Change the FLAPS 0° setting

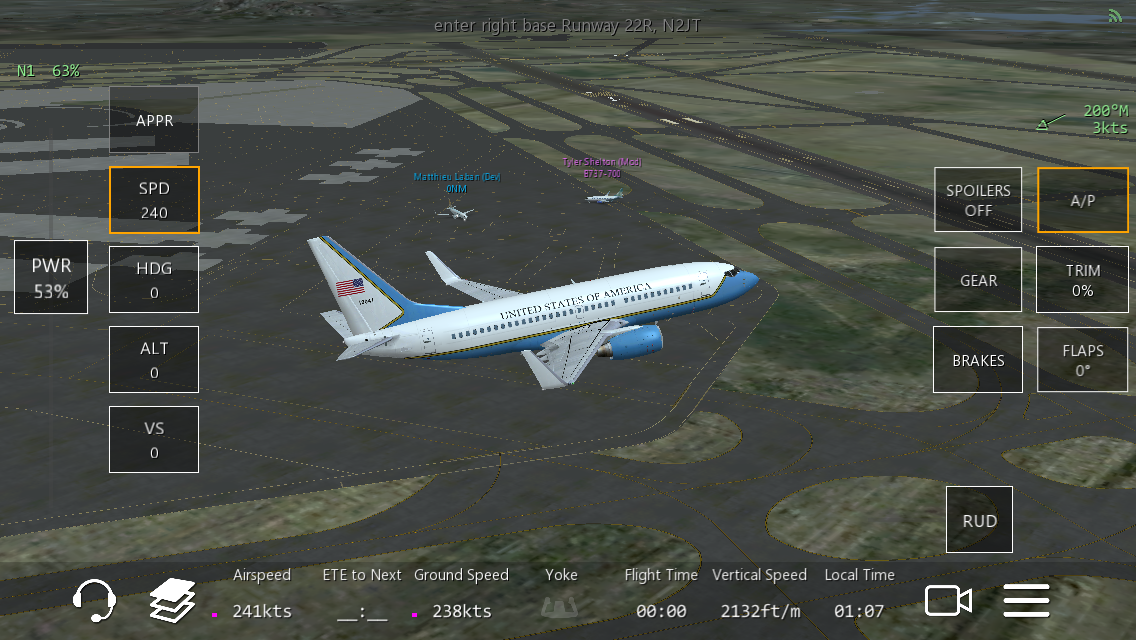(1082, 360)
